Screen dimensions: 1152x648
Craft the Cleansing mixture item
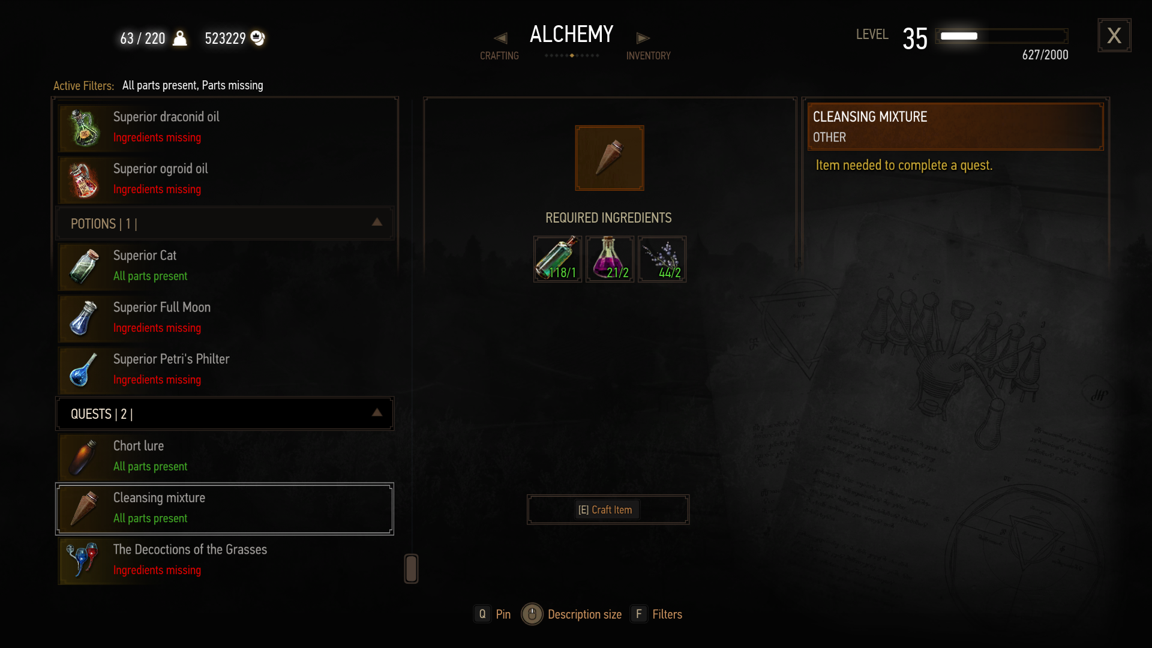point(608,510)
